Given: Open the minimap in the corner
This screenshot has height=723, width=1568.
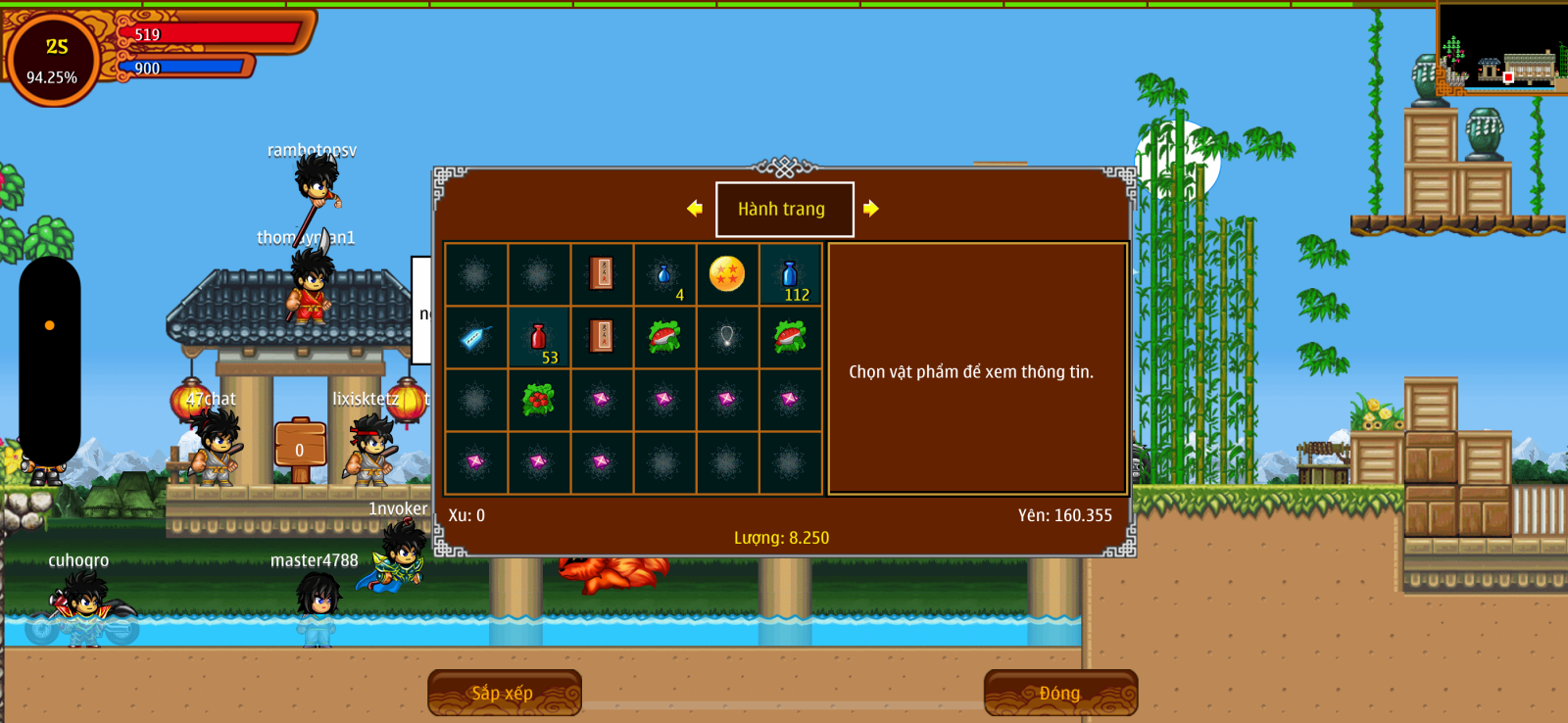Looking at the screenshot, I should [x=1502, y=47].
